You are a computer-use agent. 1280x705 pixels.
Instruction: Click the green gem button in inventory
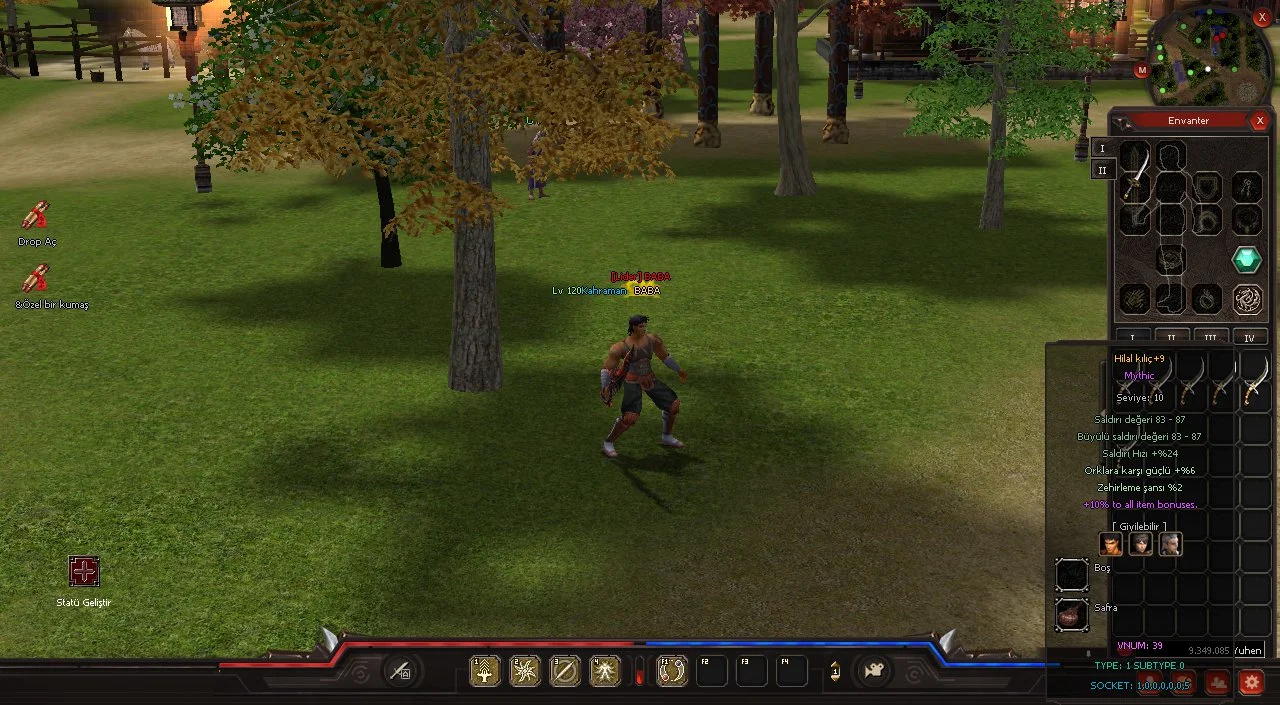pos(1246,260)
